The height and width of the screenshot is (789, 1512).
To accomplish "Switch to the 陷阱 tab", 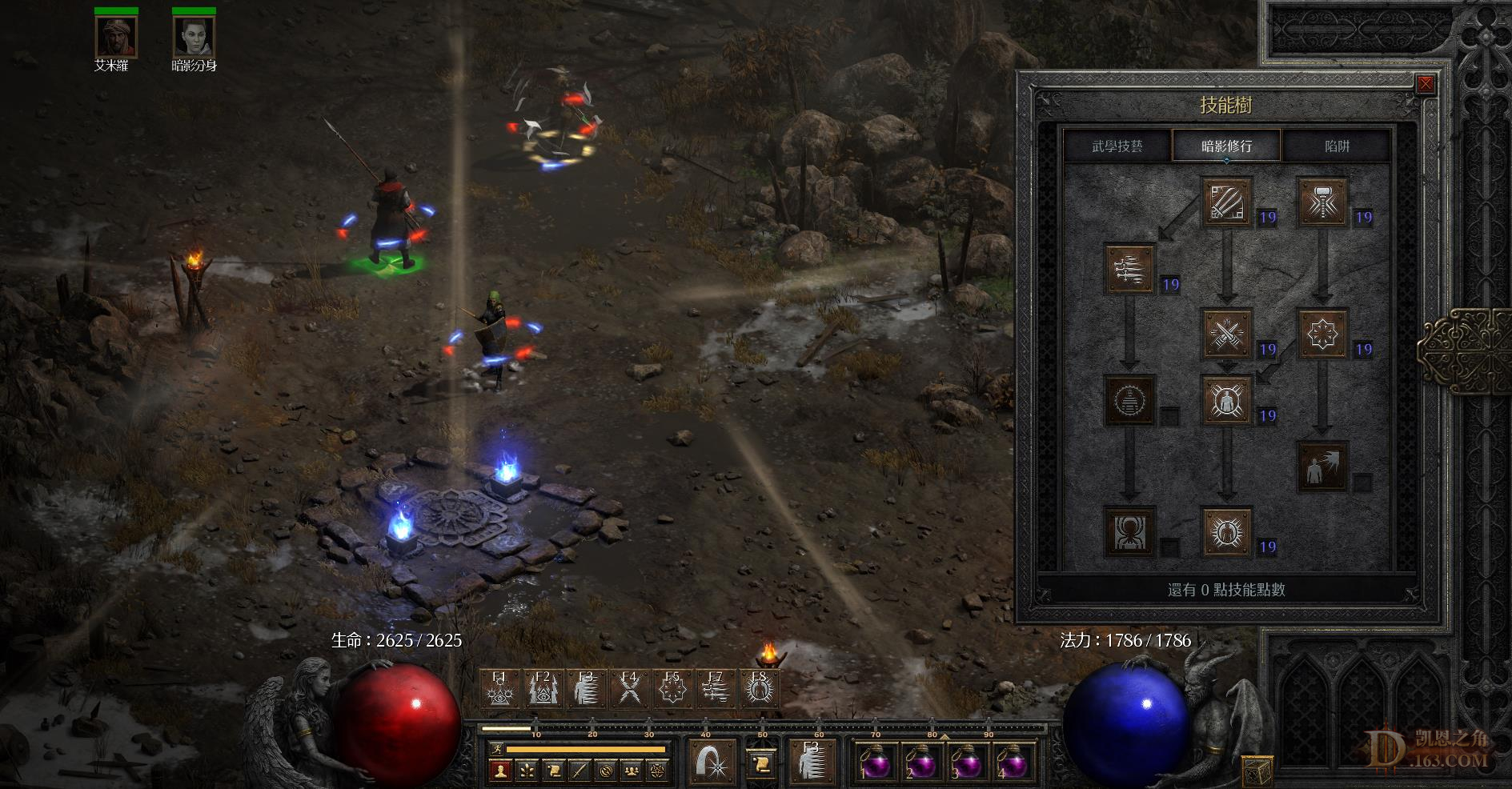I will (1337, 146).
